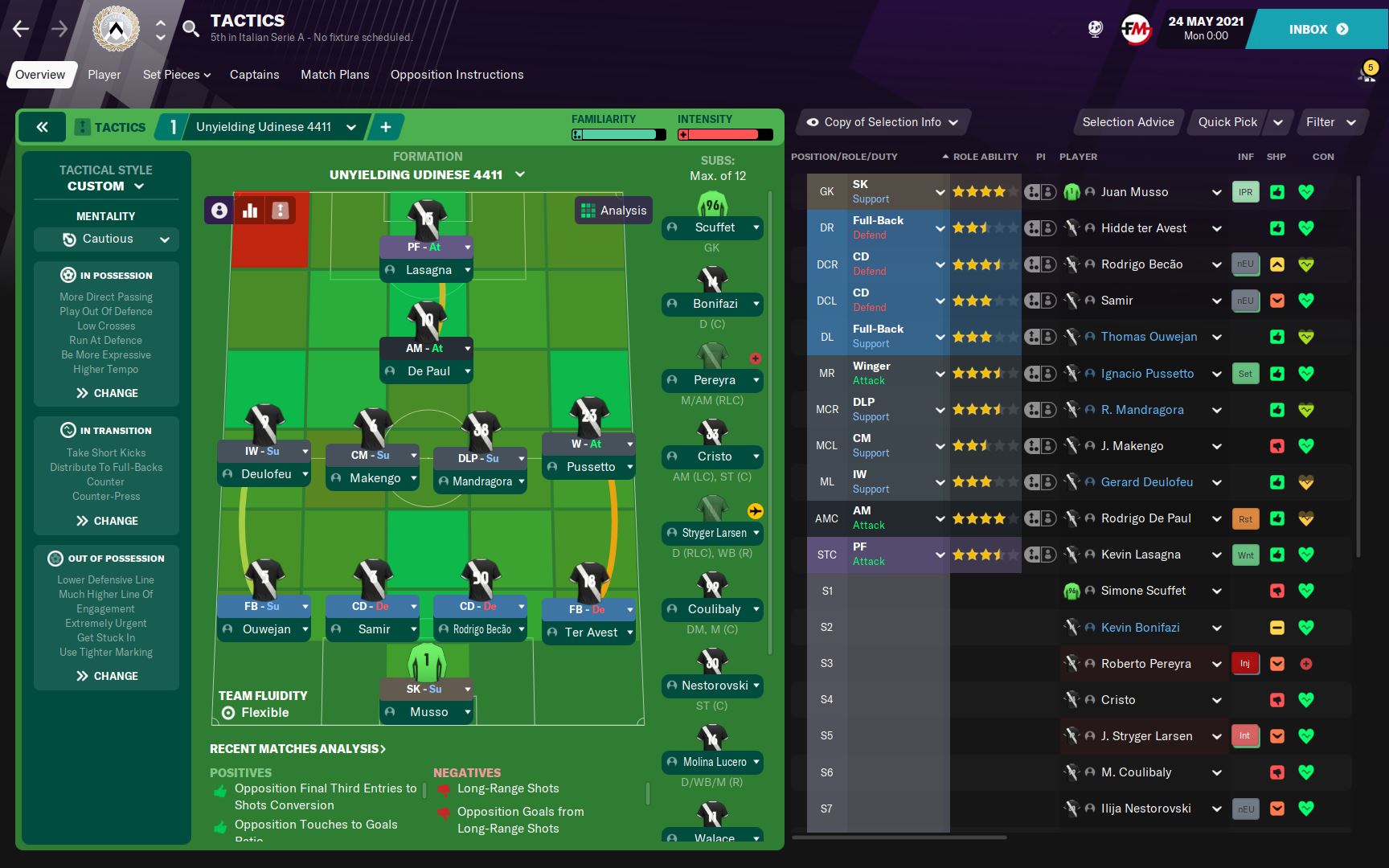
Task: Open the Set Pieces dropdown
Action: 176,75
